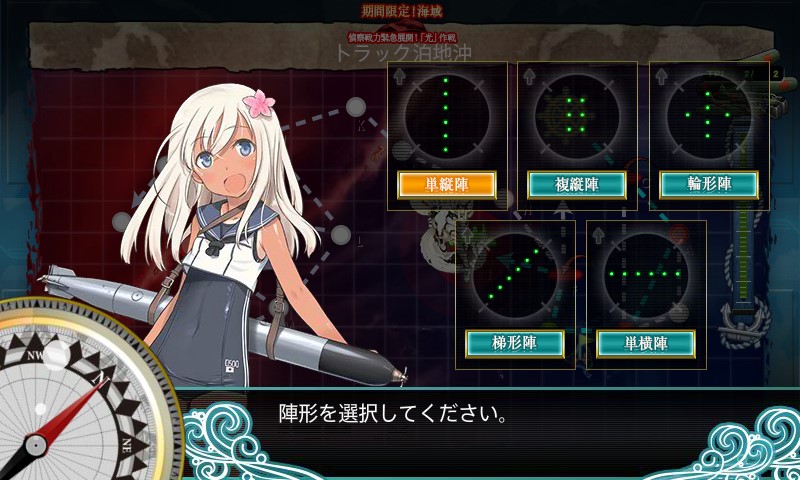This screenshot has height=480, width=800.
Task: Choose the 単横陣 formation button
Action: (x=646, y=343)
